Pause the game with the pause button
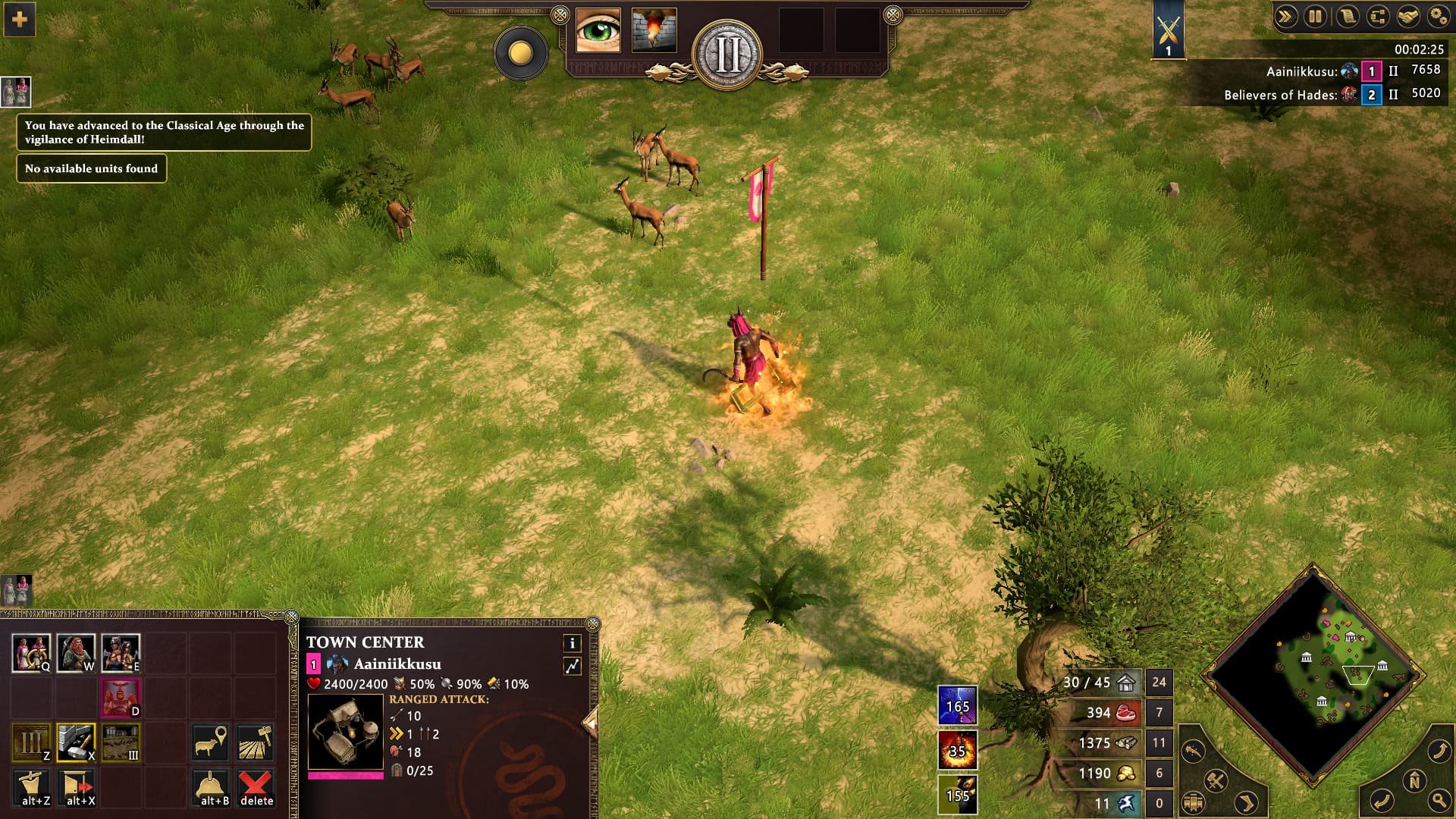The image size is (1456, 819). click(x=1315, y=17)
